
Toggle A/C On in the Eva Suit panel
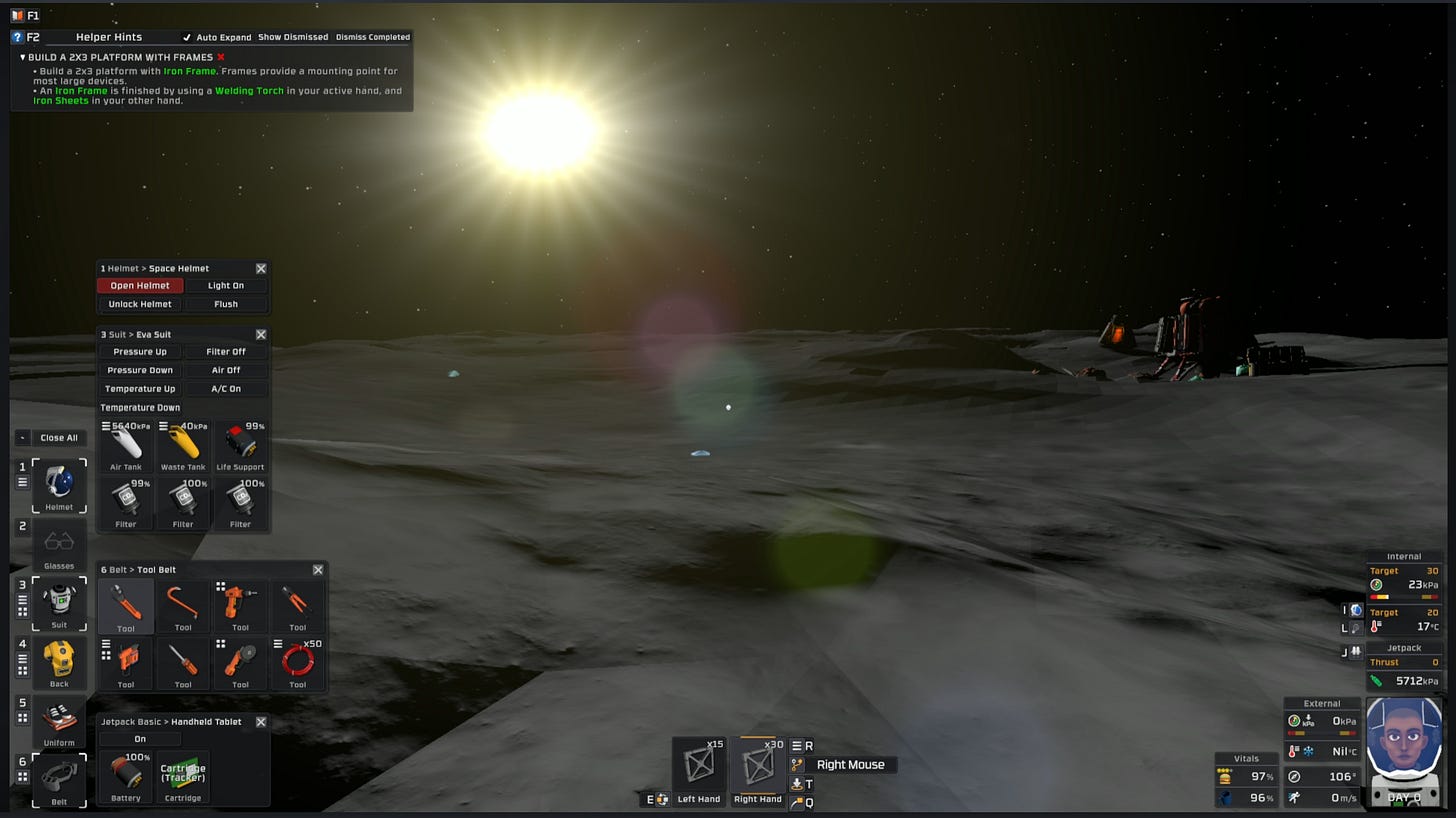(226, 388)
